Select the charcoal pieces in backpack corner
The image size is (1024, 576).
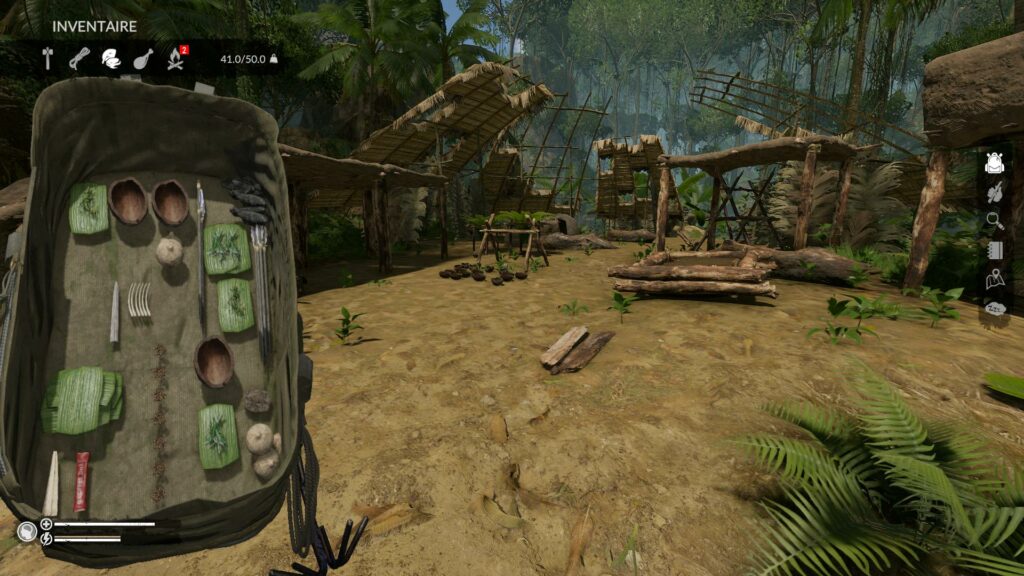click(x=246, y=198)
